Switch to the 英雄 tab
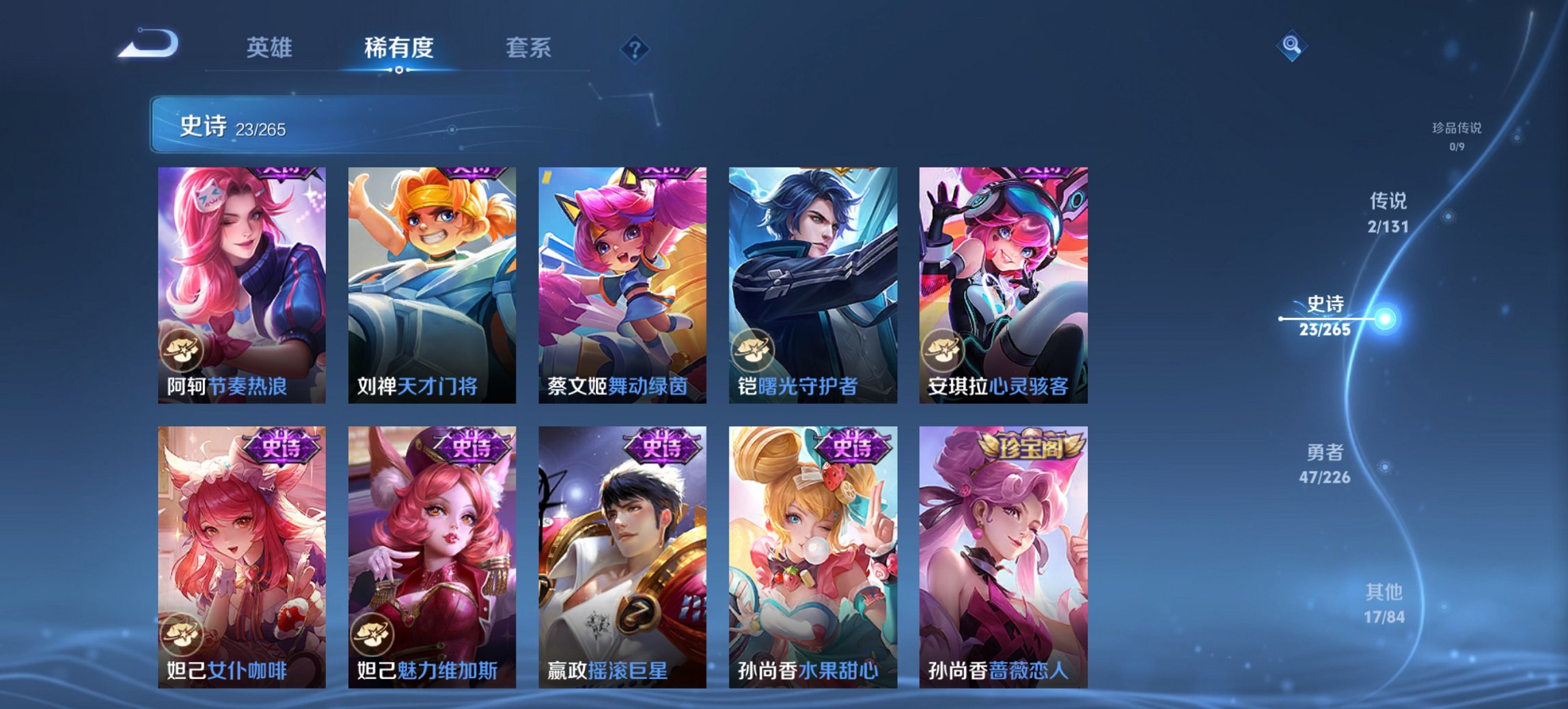 271,48
